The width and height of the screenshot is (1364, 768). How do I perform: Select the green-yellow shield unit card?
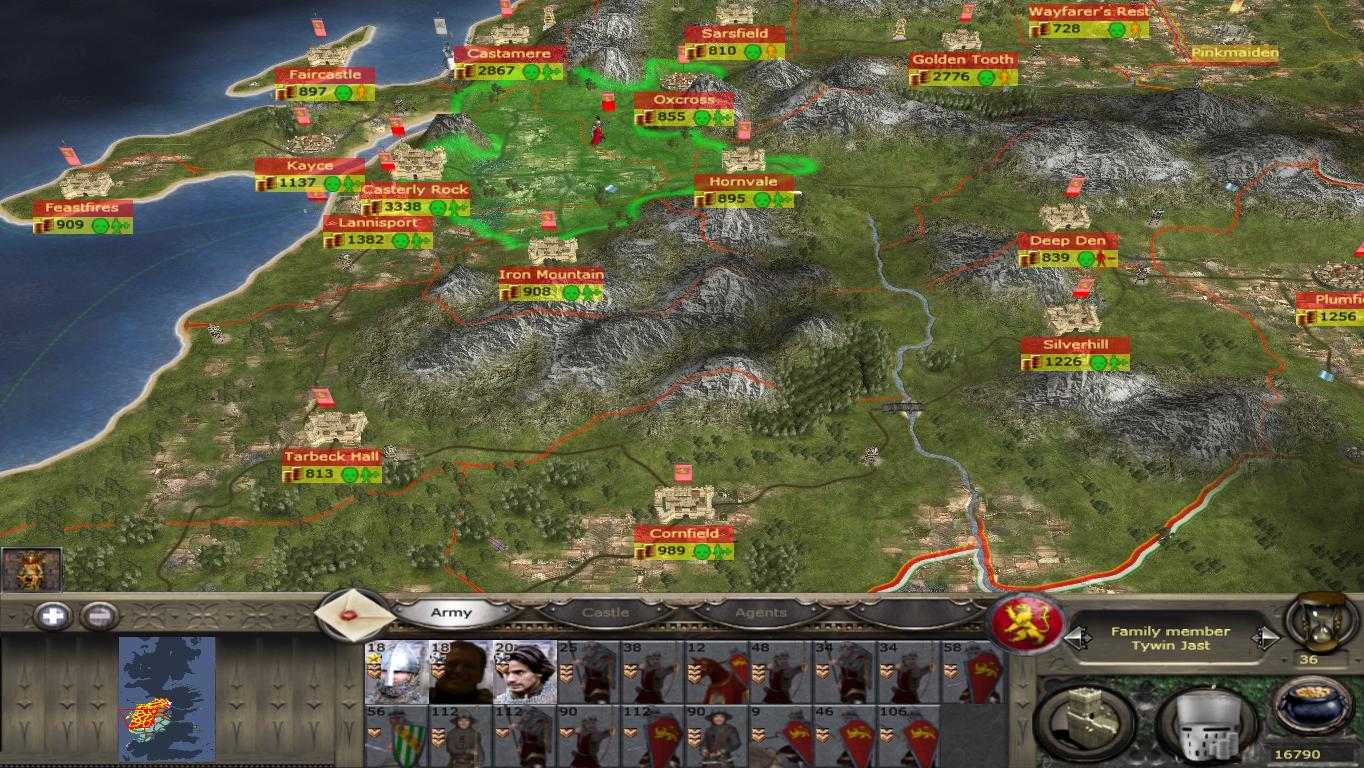396,736
